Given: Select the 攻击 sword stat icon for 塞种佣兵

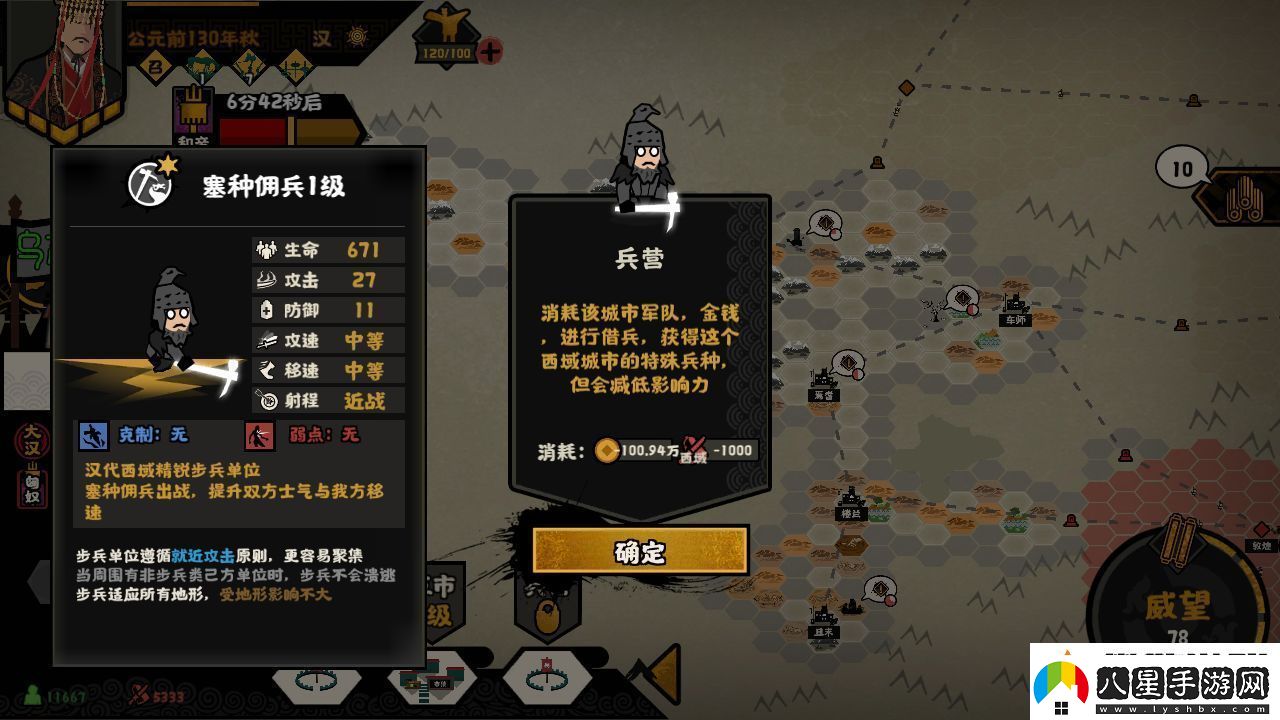Looking at the screenshot, I should pos(265,281).
